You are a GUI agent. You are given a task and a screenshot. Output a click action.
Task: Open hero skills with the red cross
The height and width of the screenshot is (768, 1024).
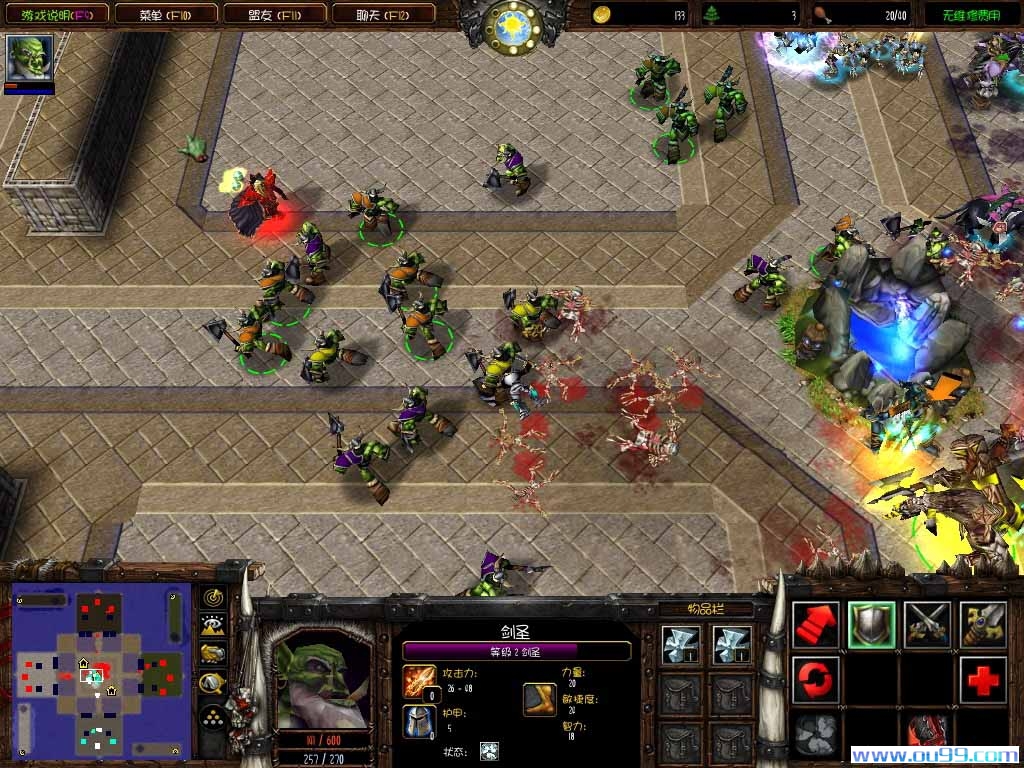point(982,680)
